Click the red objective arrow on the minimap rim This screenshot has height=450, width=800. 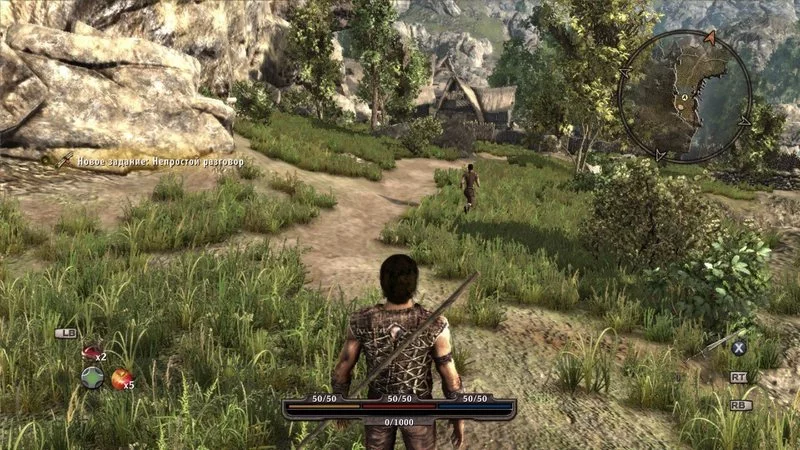[710, 37]
